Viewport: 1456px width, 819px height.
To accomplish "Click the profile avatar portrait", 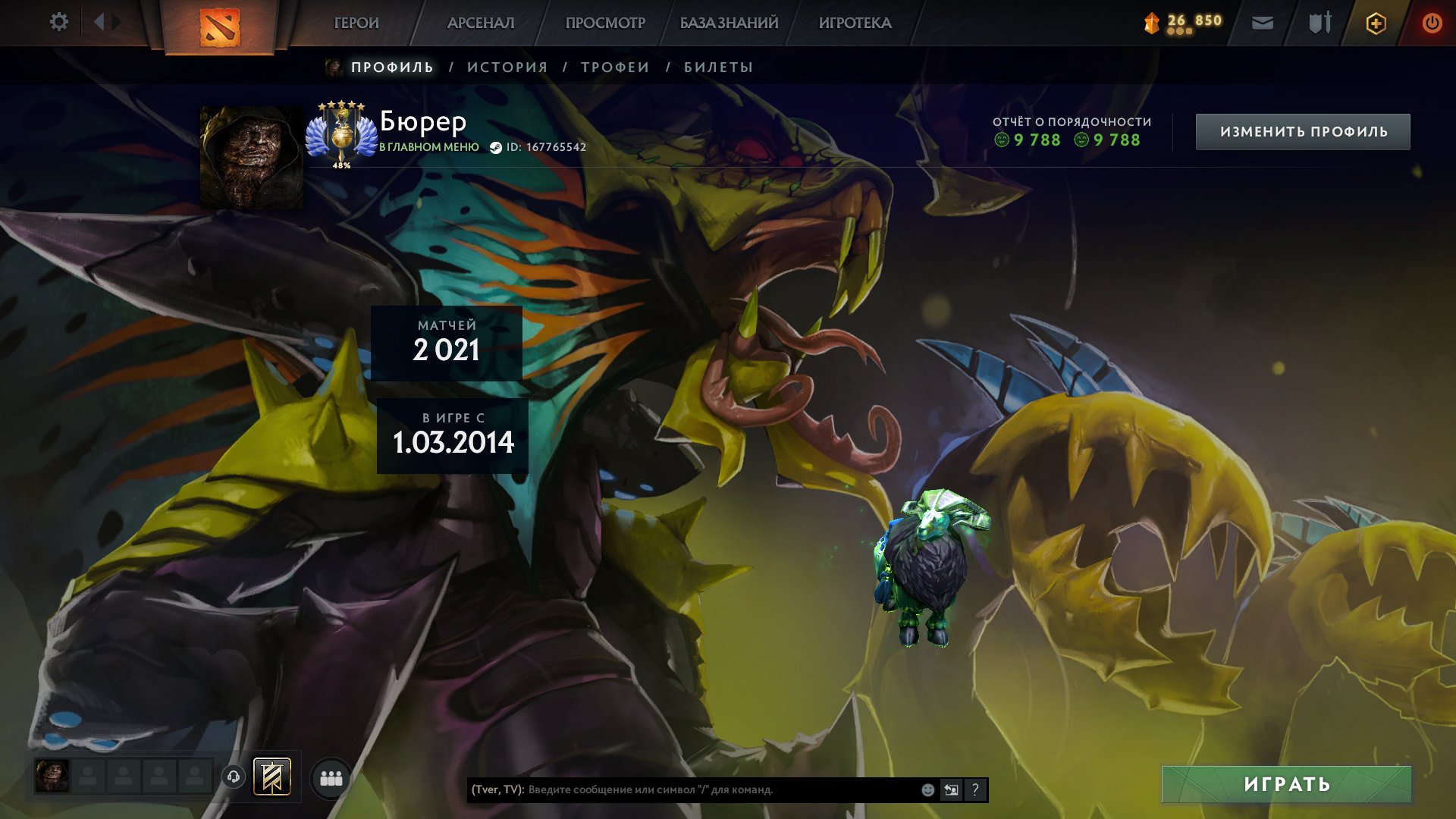I will click(251, 157).
